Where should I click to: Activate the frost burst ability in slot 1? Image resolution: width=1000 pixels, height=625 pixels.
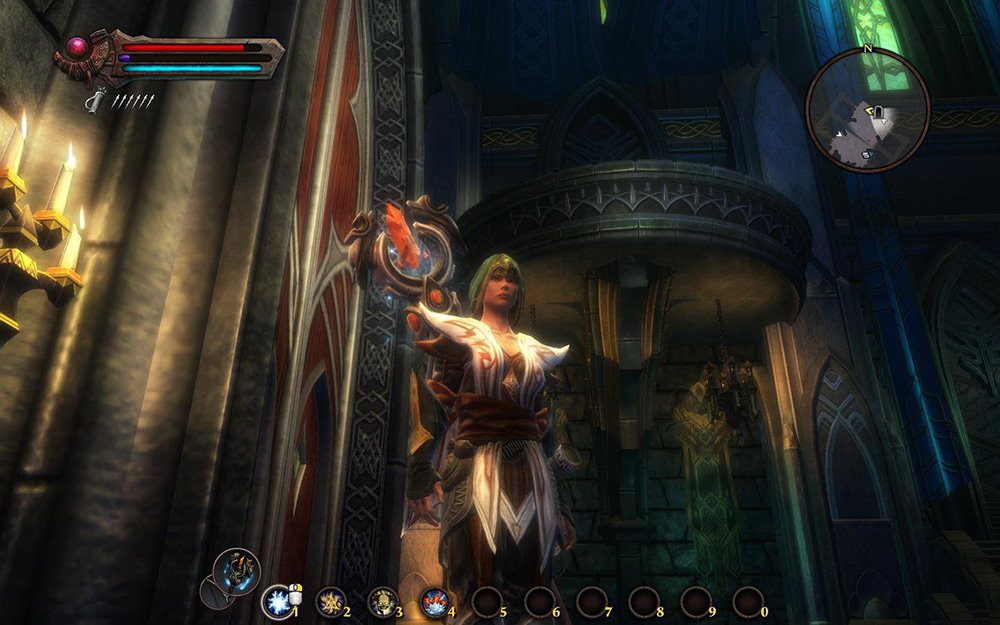tap(275, 601)
